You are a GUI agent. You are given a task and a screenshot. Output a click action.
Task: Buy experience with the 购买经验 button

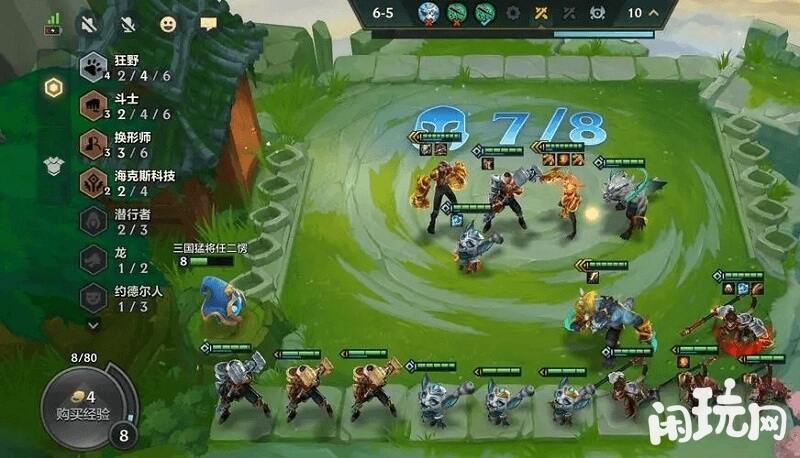[x=84, y=404]
